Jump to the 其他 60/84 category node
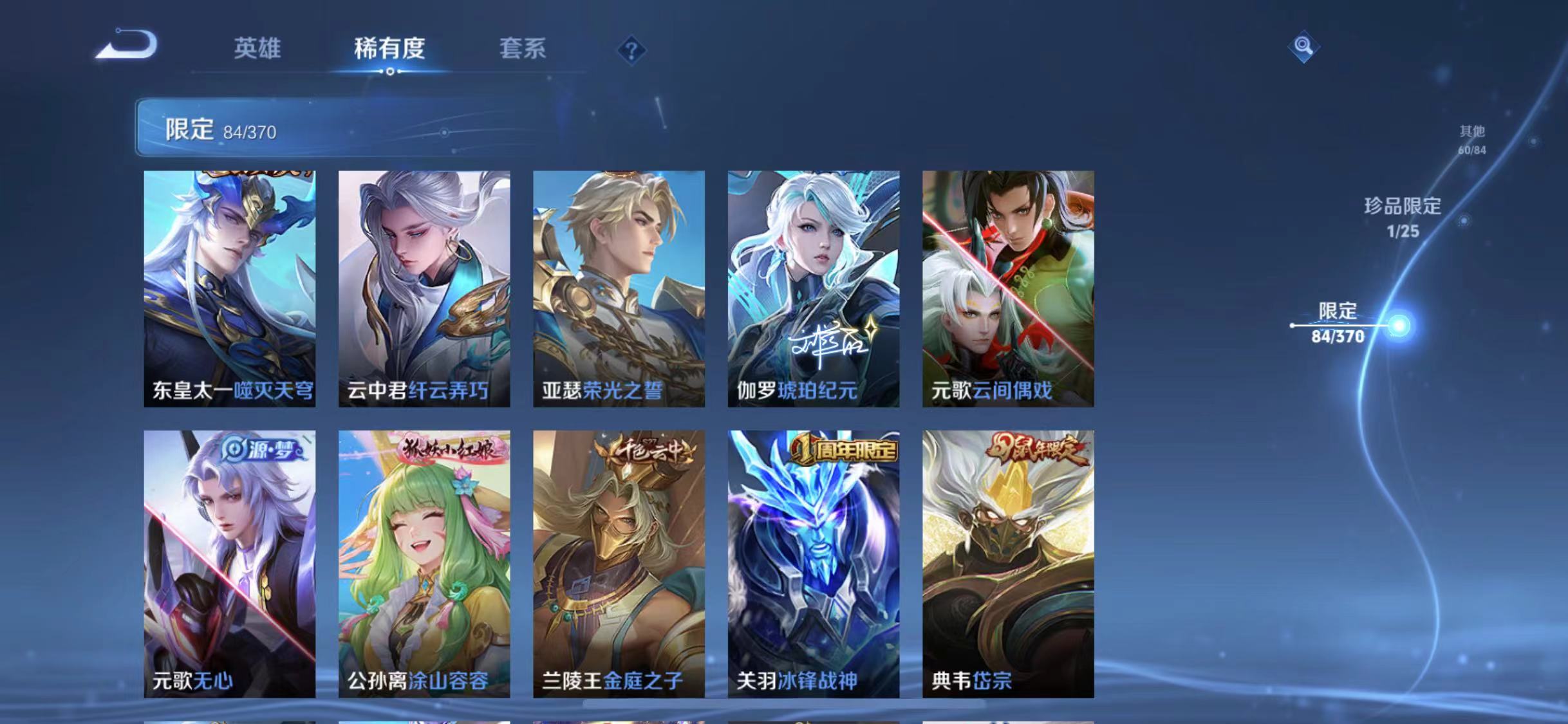 coord(1471,138)
